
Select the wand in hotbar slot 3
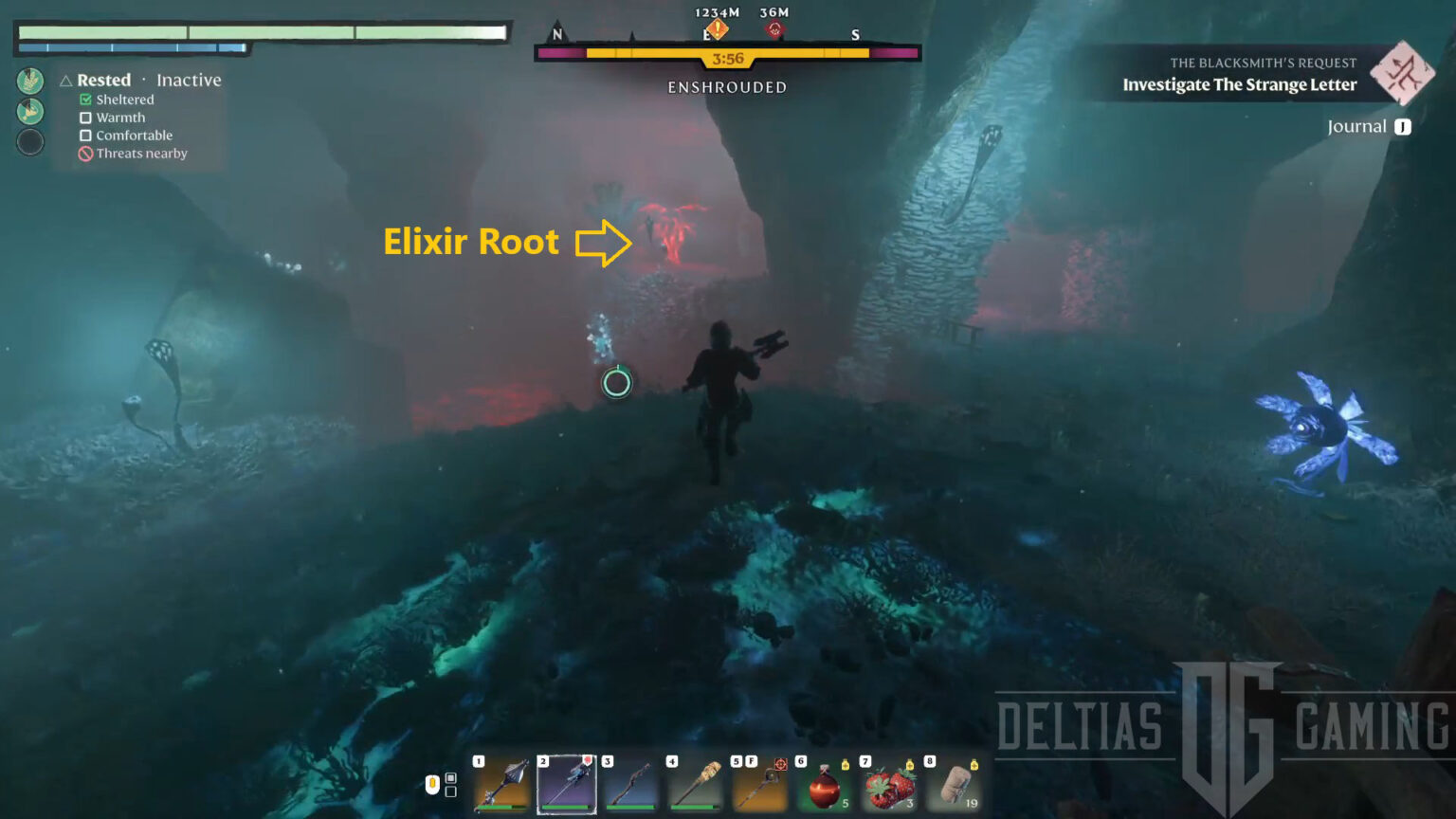[x=631, y=785]
